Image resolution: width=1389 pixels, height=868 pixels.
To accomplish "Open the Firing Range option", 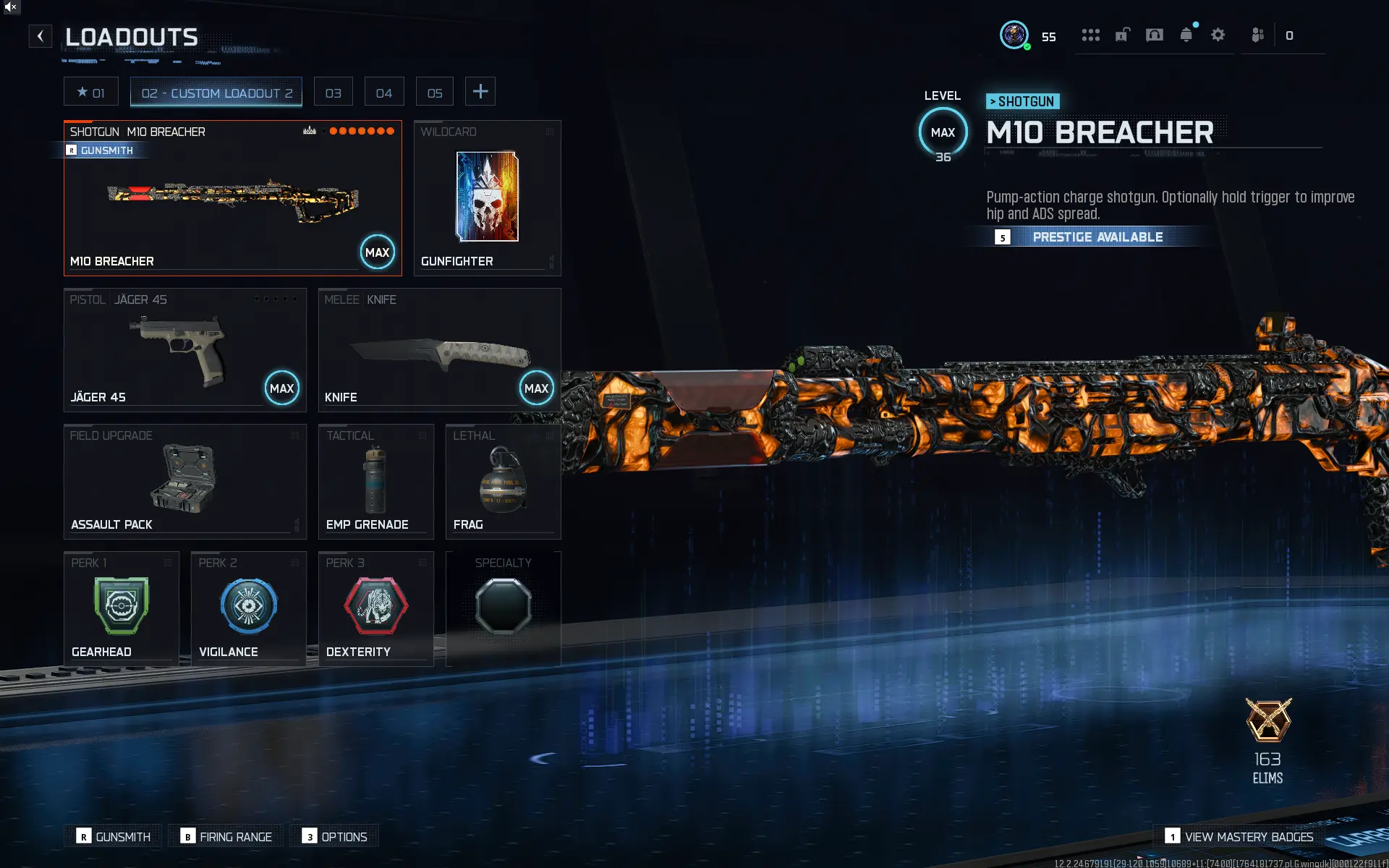I will pos(225,835).
